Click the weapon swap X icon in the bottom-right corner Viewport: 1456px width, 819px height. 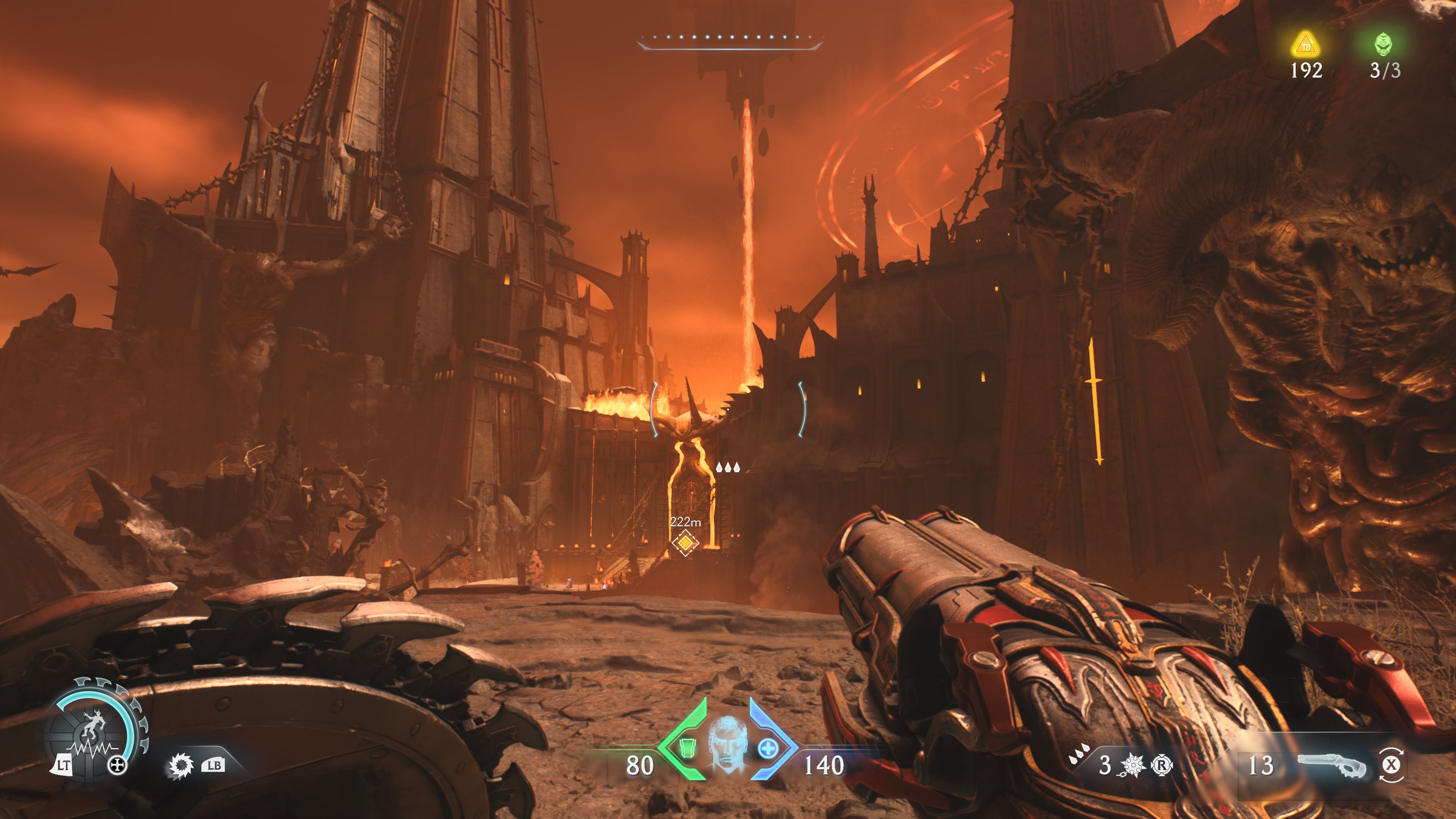pos(1392,766)
